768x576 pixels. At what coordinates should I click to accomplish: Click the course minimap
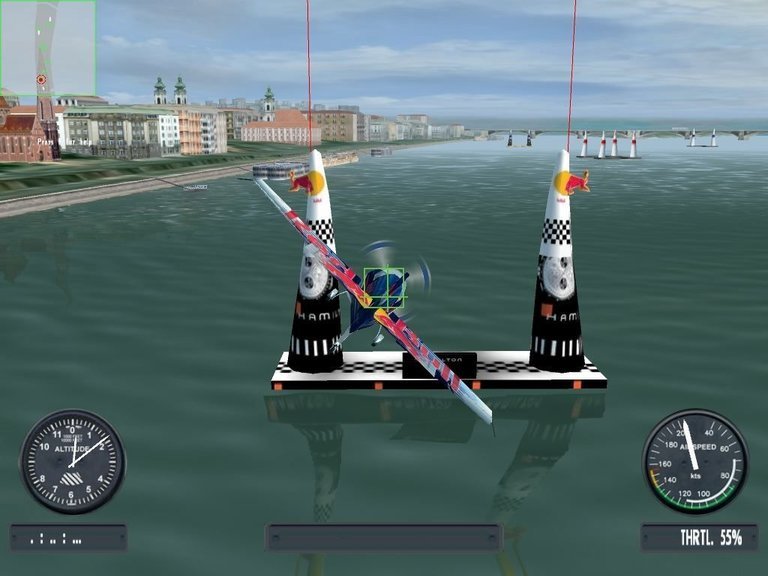coord(47,48)
